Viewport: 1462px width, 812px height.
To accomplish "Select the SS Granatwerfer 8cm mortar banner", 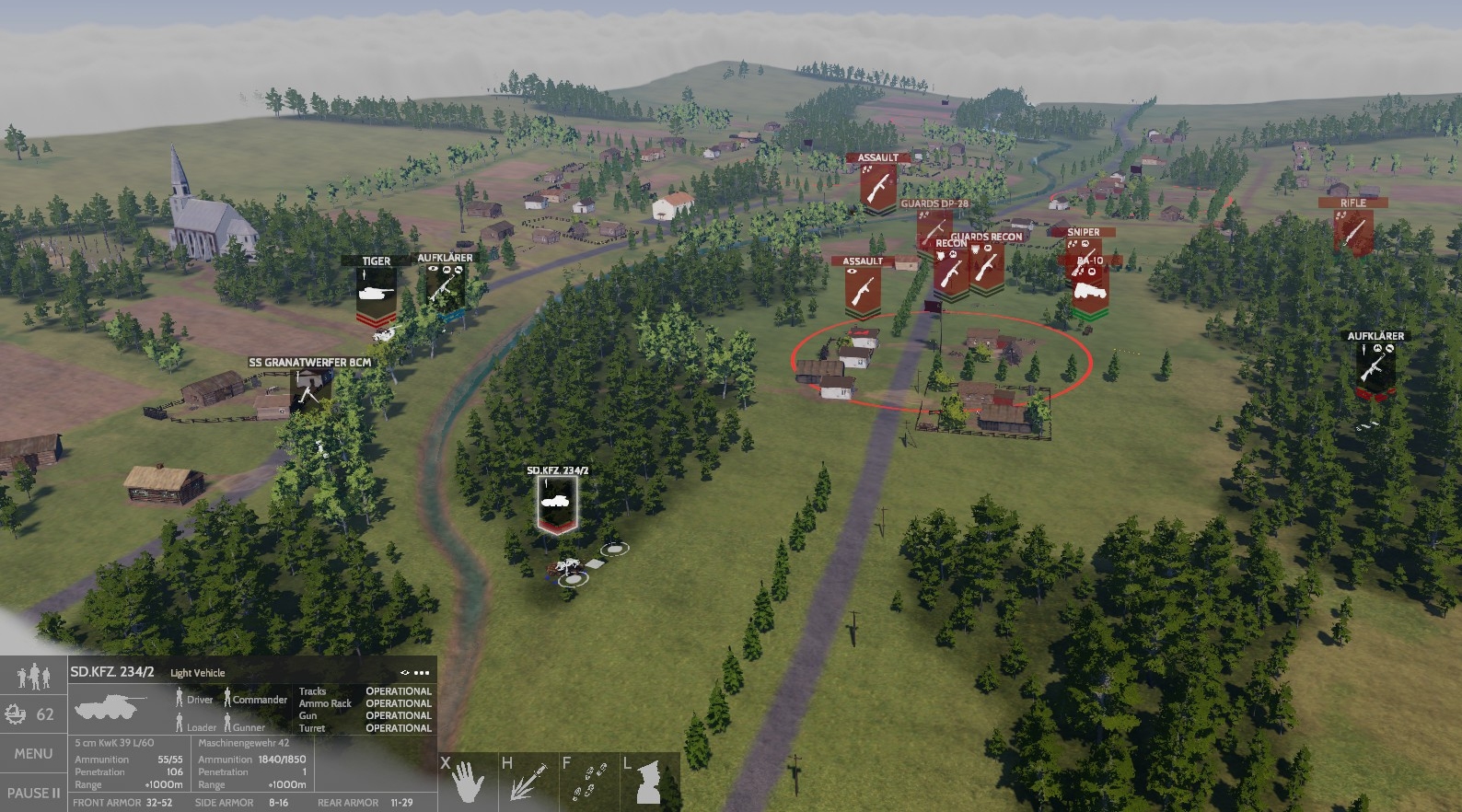I will [x=307, y=389].
